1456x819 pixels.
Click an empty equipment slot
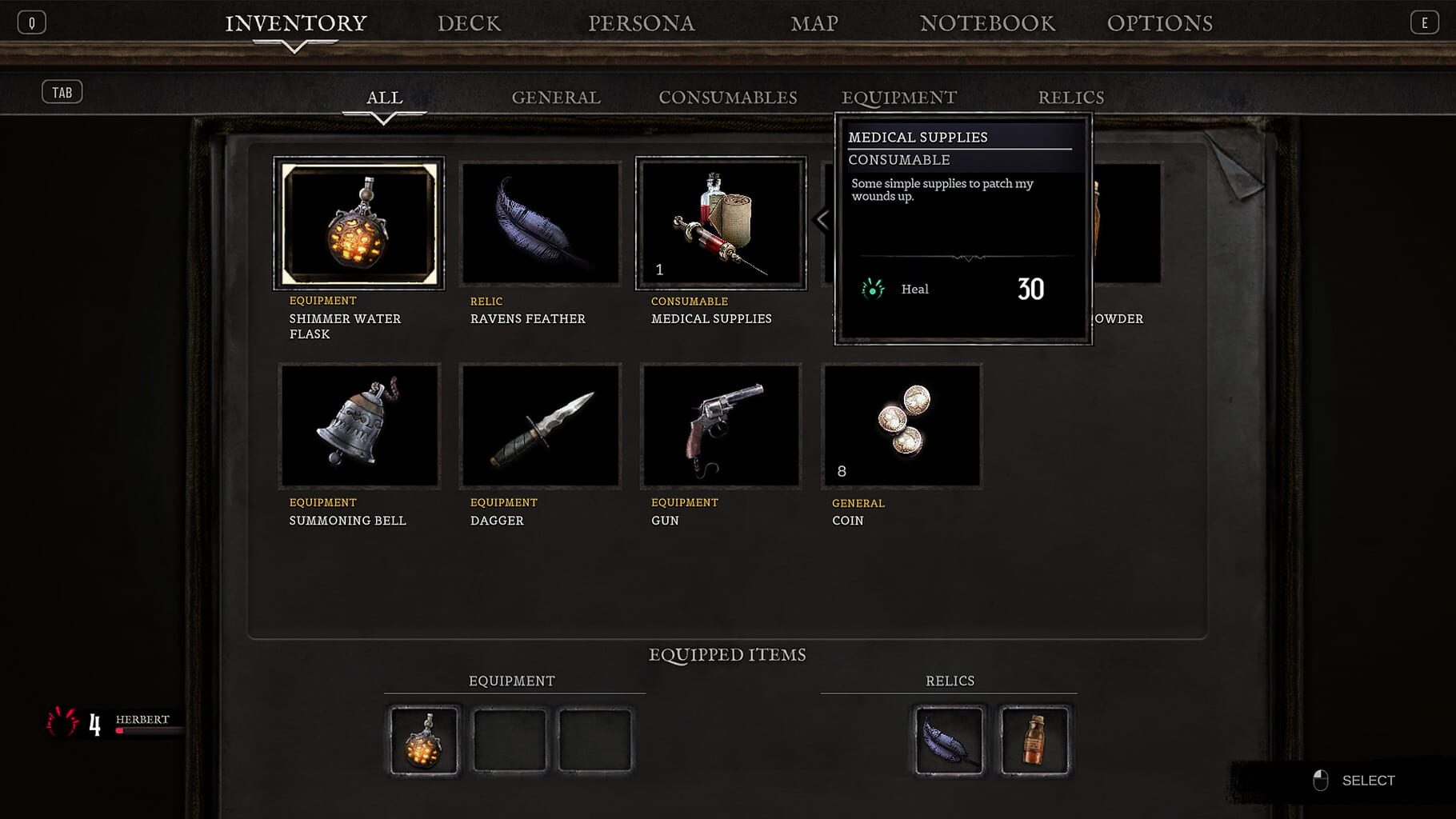coord(510,739)
